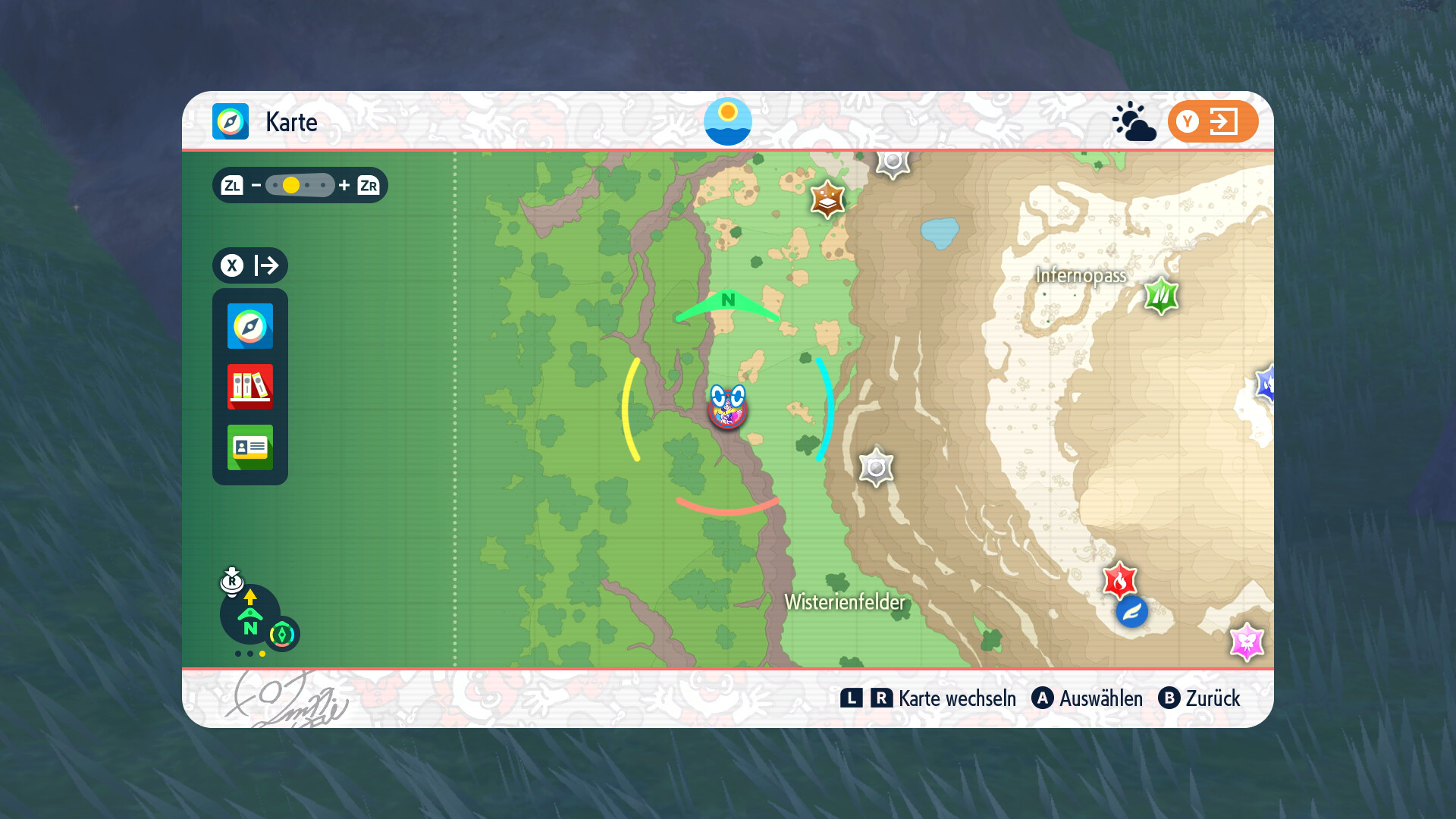Select the grey Tera raid crystal near Wisterienfelder
This screenshot has height=819, width=1456.
pyautogui.click(x=876, y=467)
